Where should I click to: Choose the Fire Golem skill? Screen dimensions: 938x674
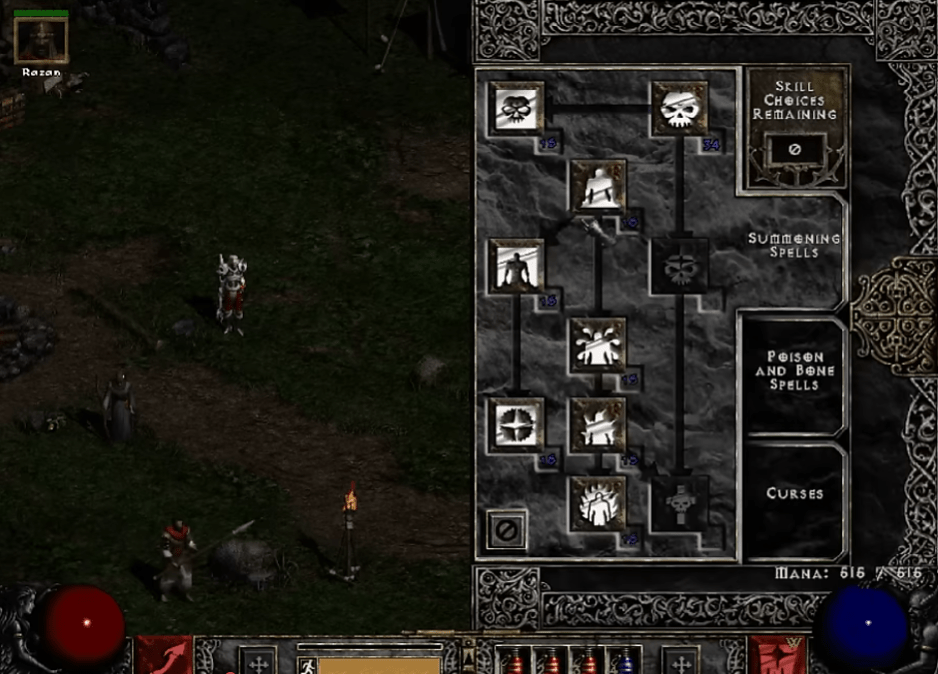click(598, 502)
